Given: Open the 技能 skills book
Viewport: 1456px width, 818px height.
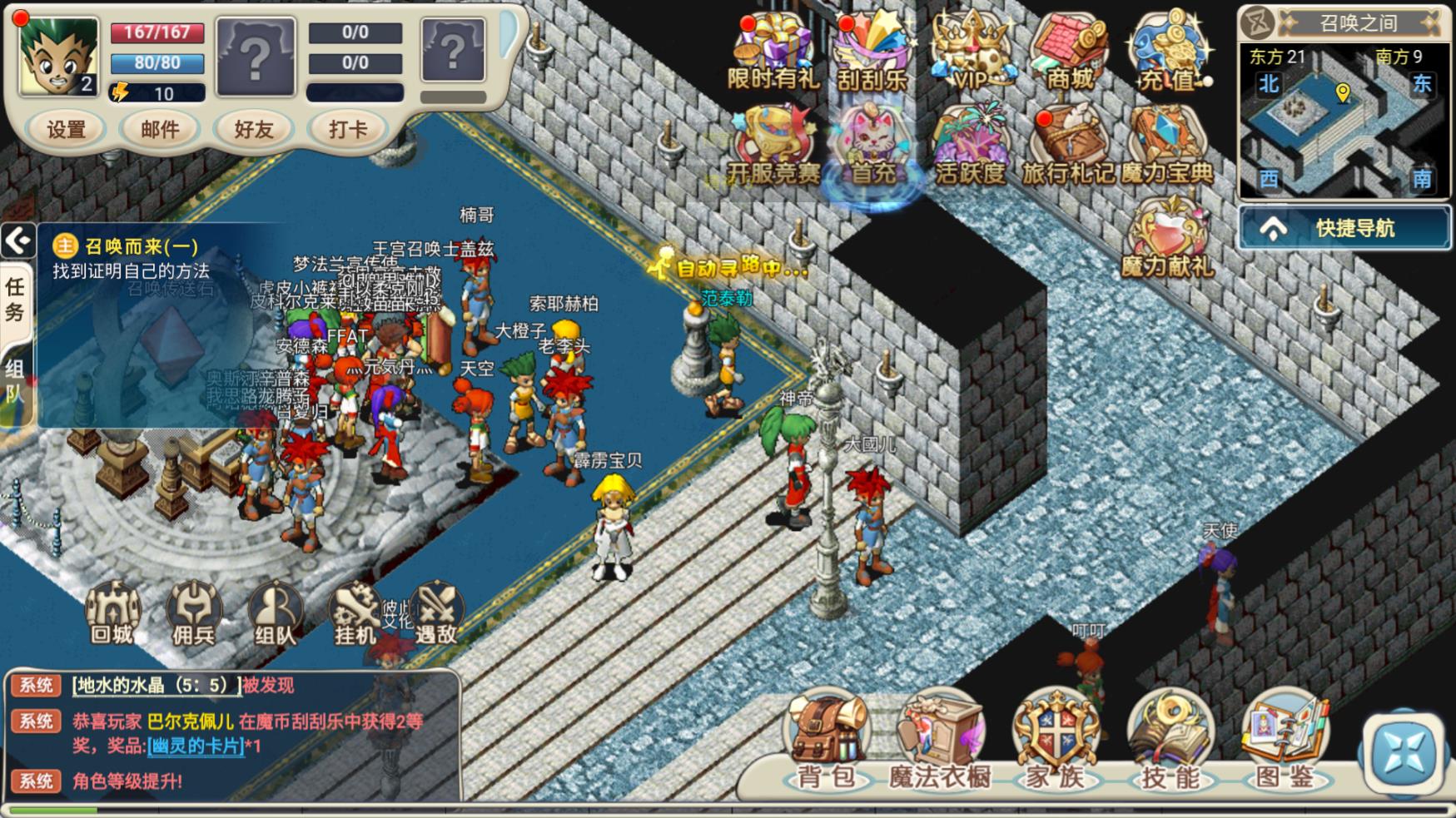Looking at the screenshot, I should [x=1170, y=742].
